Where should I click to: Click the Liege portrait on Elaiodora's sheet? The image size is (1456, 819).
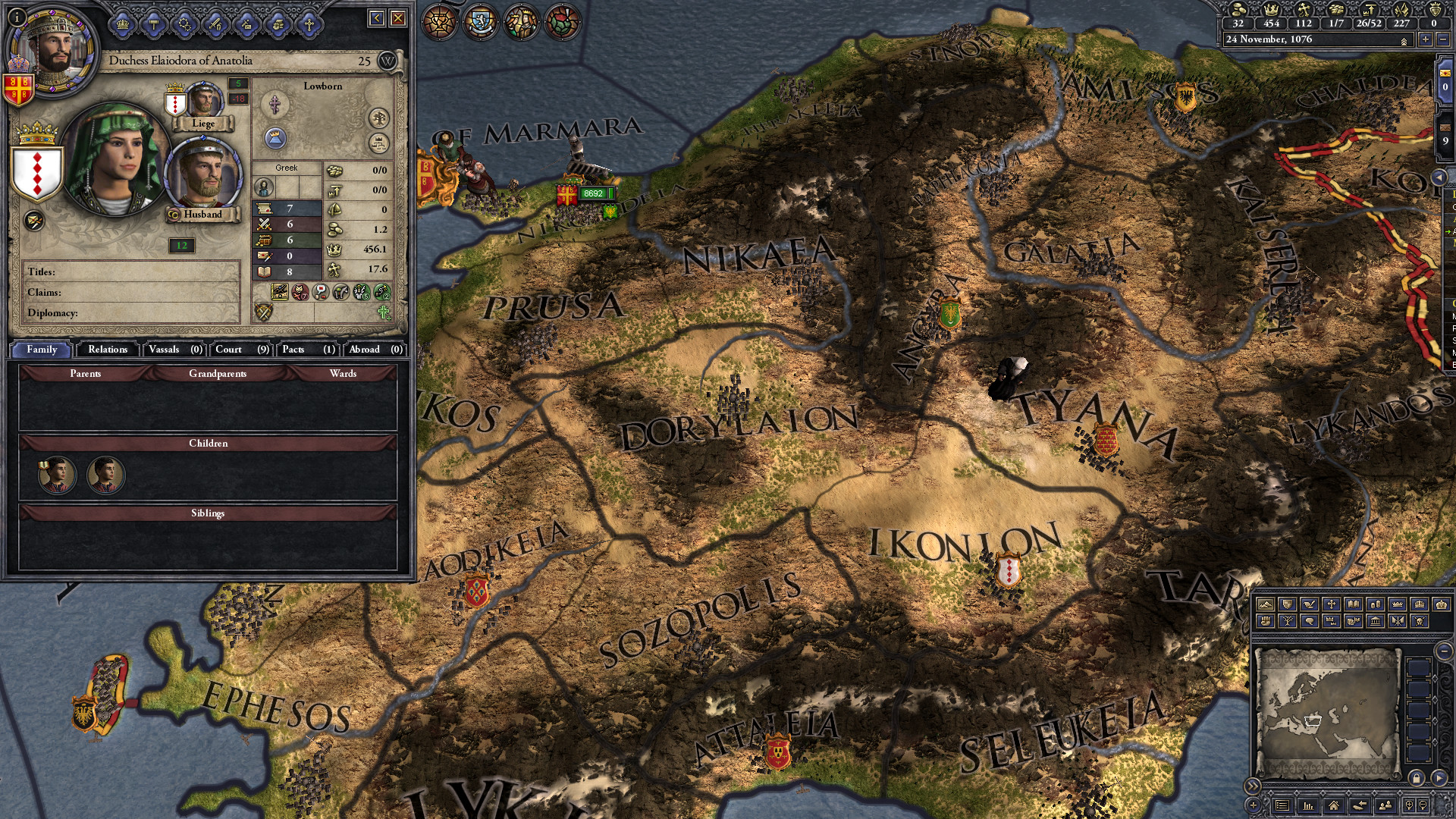click(x=202, y=101)
